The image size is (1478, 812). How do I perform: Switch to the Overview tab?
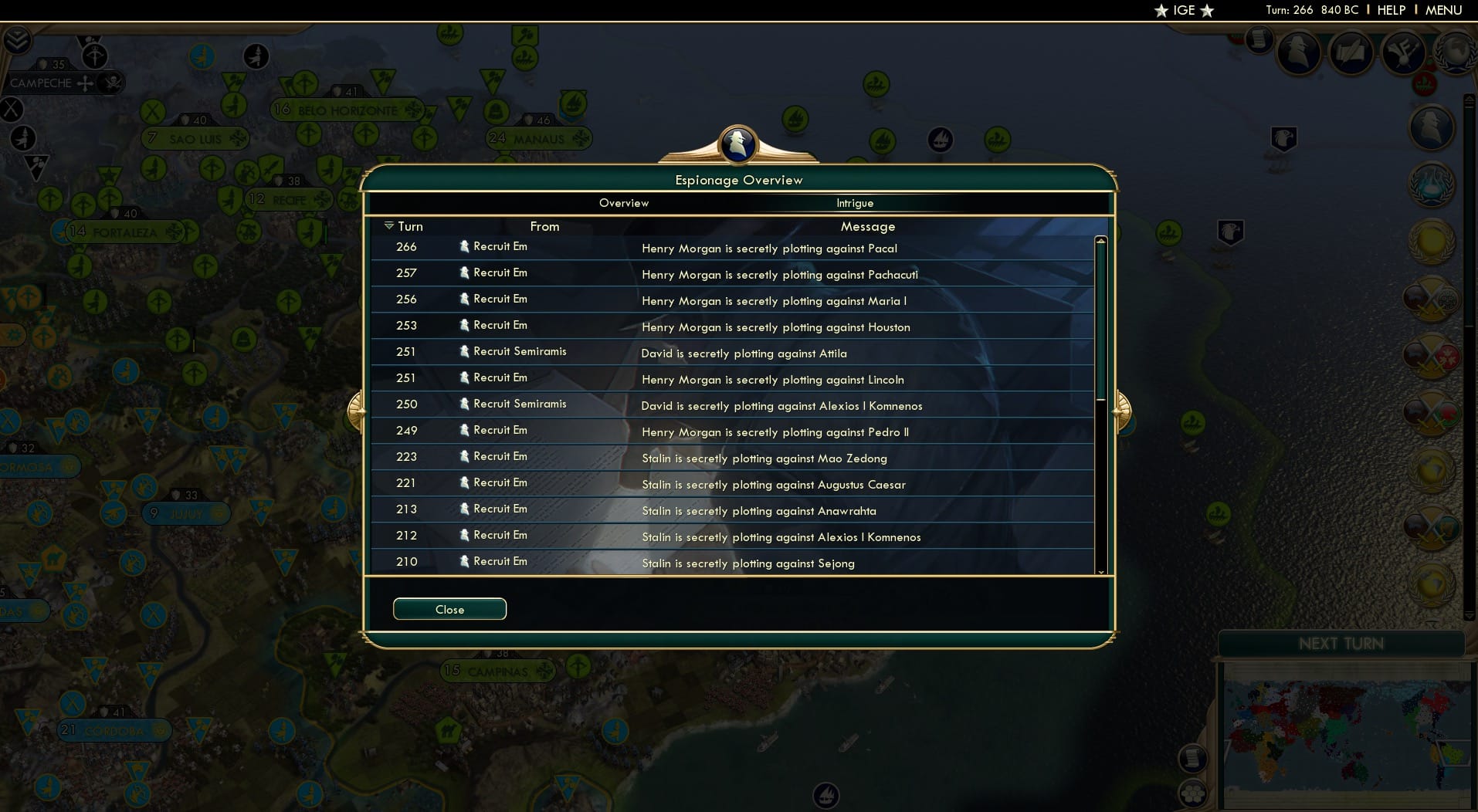coord(625,203)
